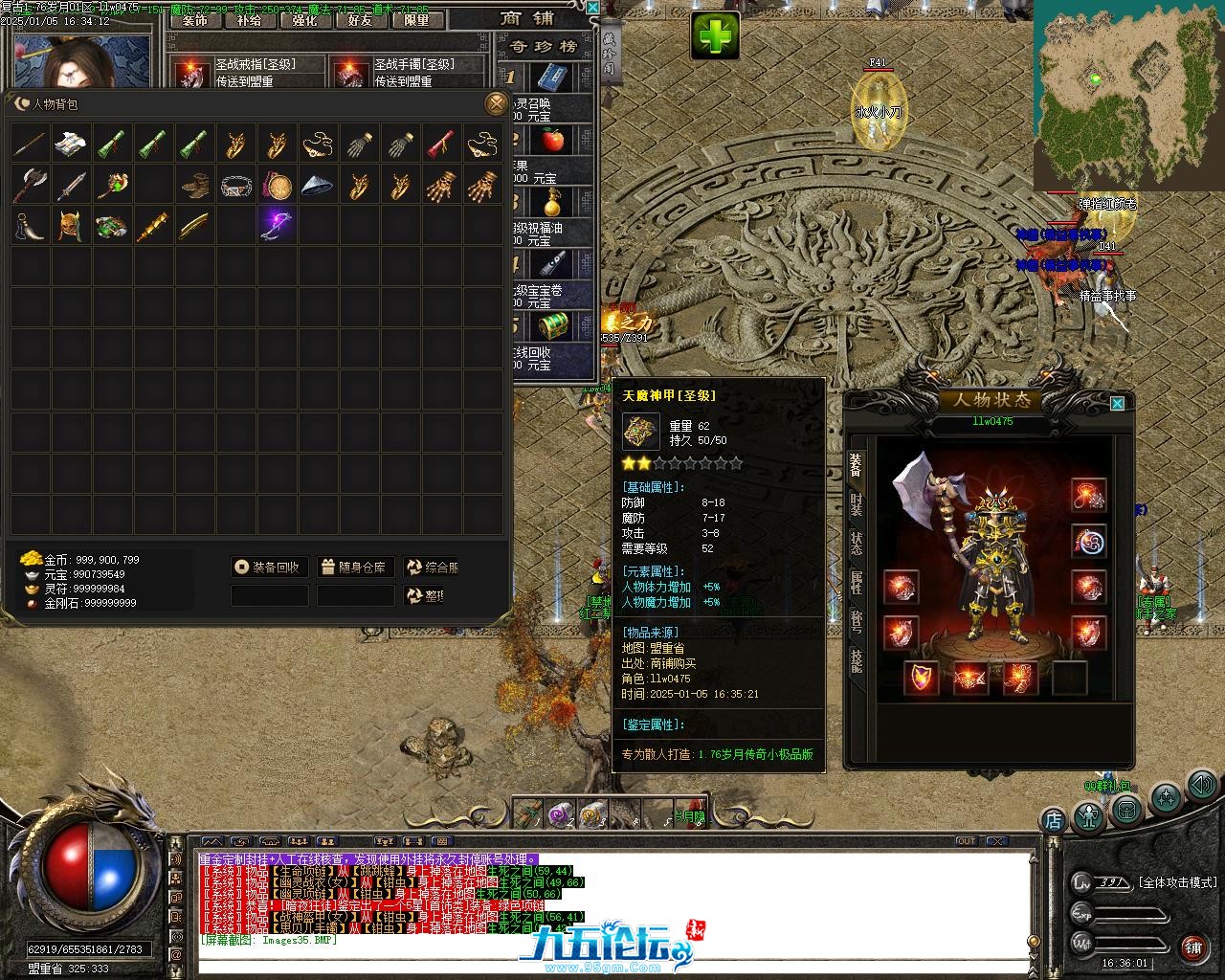Viewport: 1225px width, 980px height.
Task: Toggle the sound speaker button
Action: (x=1201, y=786)
